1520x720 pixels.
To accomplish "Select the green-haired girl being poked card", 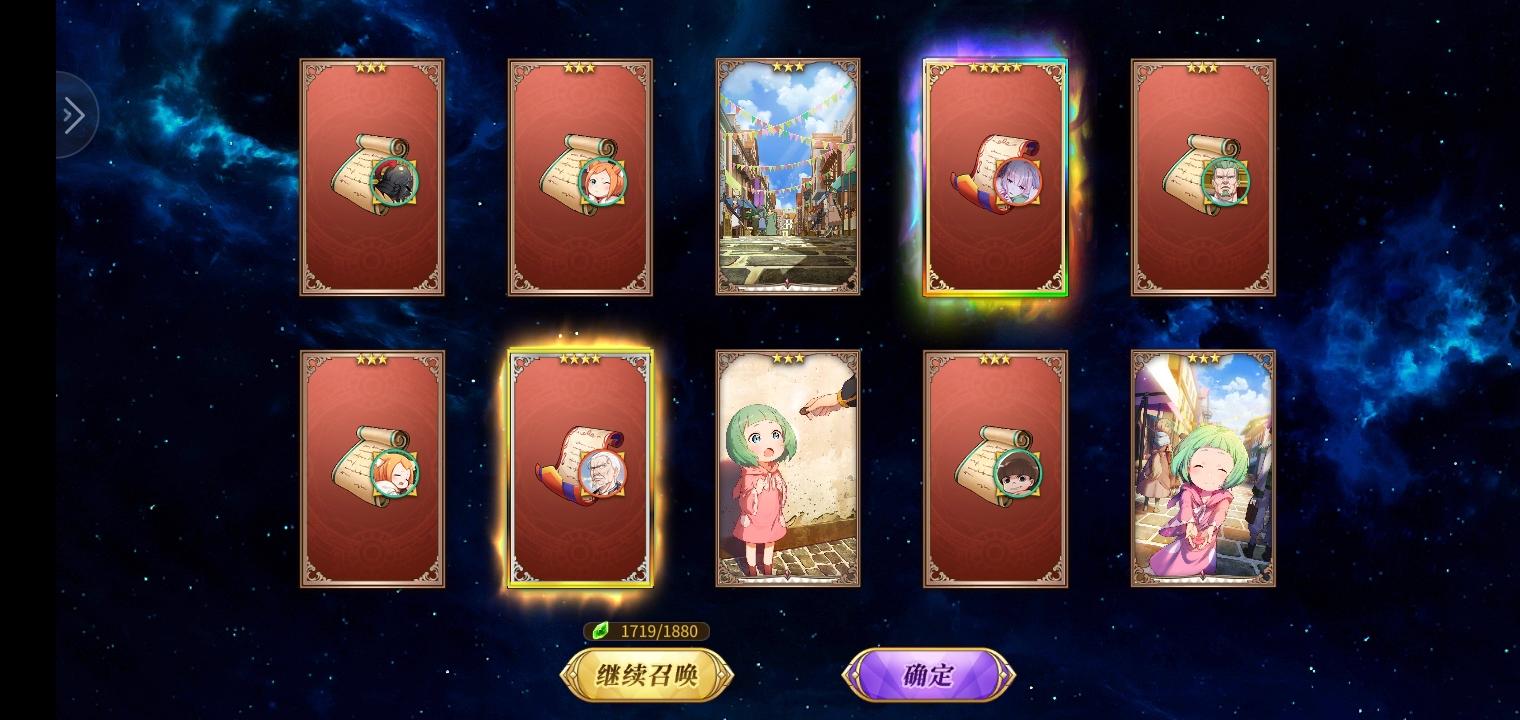I will (x=788, y=467).
